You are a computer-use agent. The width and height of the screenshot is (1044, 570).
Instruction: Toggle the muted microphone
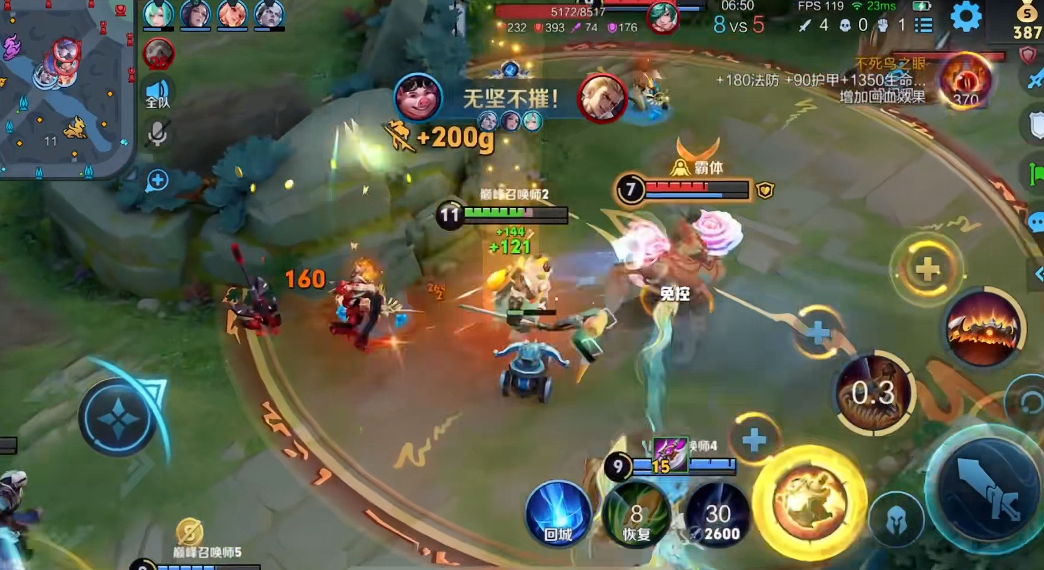click(x=158, y=134)
